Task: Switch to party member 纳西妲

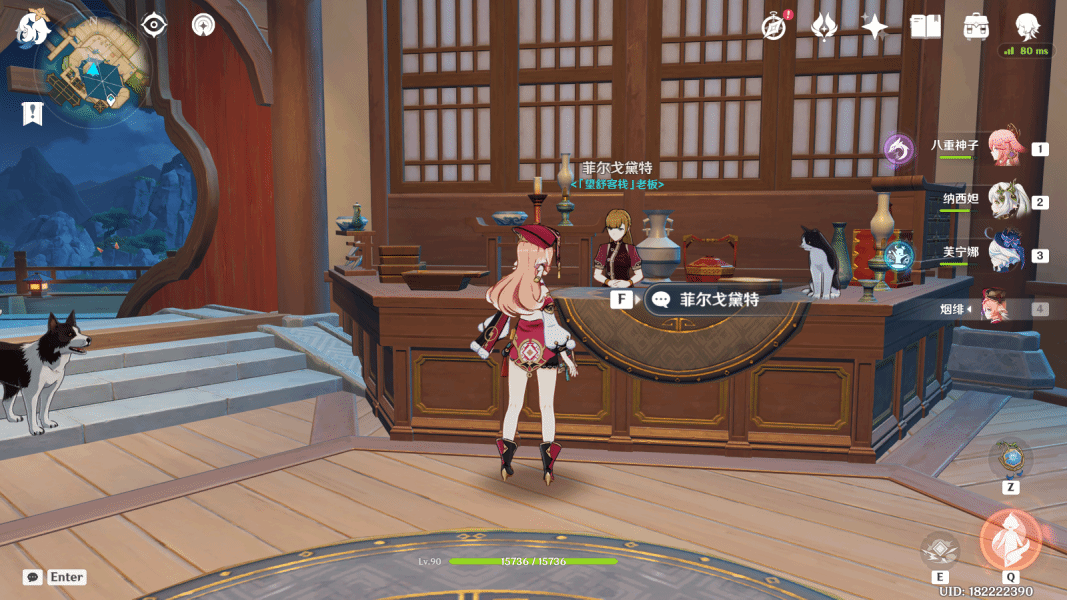Action: (x=1004, y=200)
